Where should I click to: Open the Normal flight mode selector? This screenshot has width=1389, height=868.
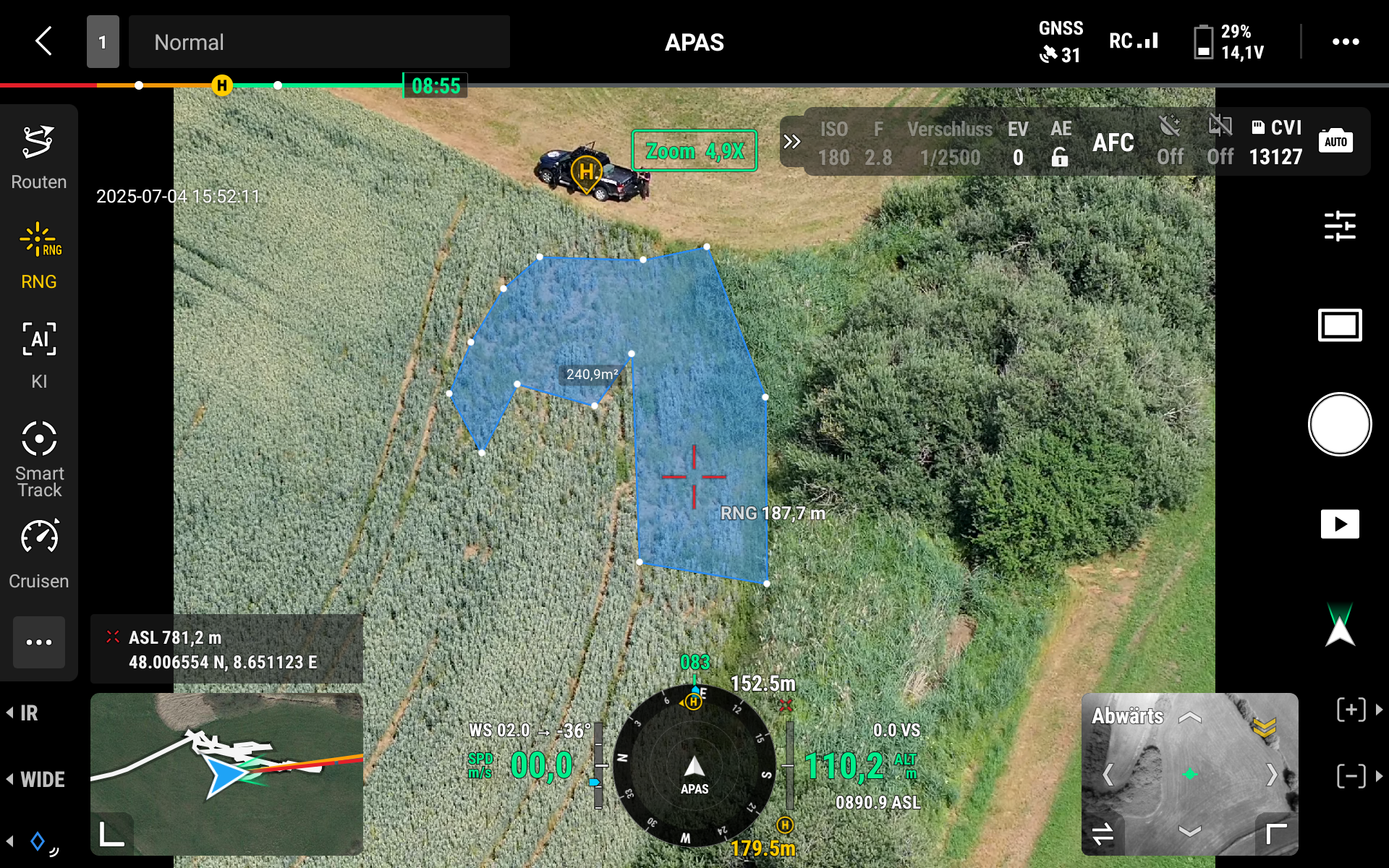[x=318, y=42]
